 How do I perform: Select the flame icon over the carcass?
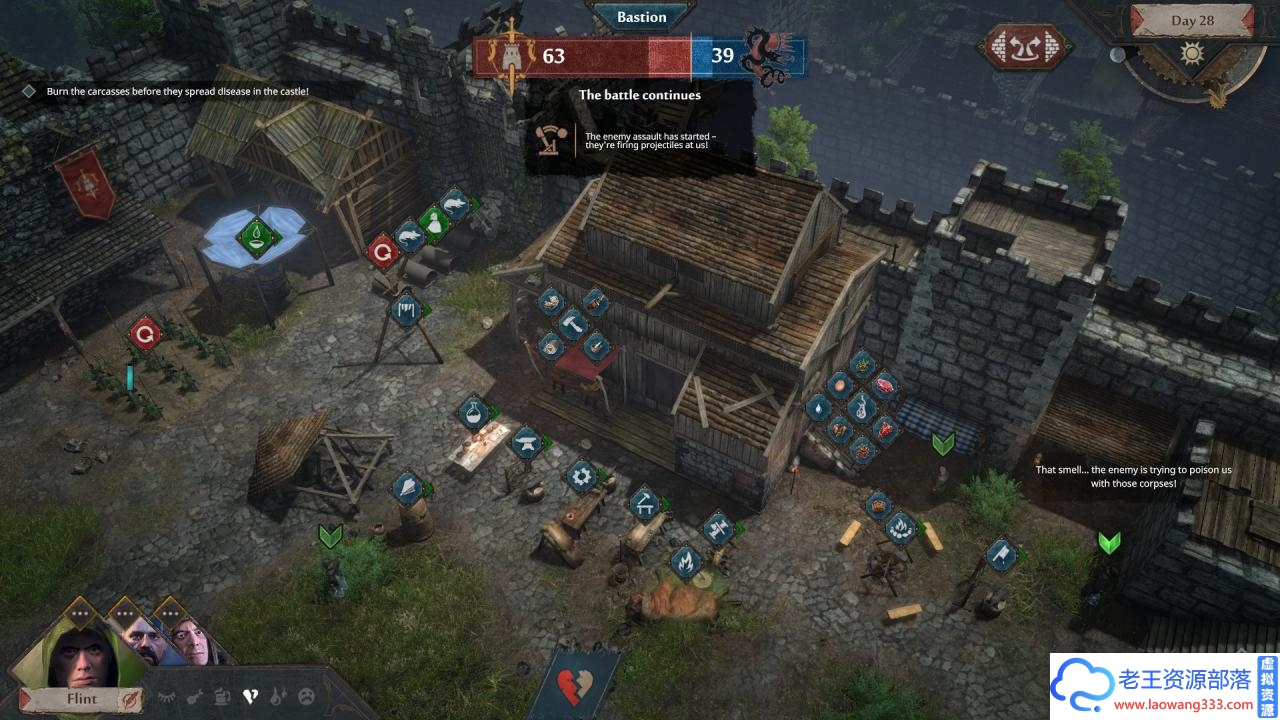pyautogui.click(x=685, y=563)
